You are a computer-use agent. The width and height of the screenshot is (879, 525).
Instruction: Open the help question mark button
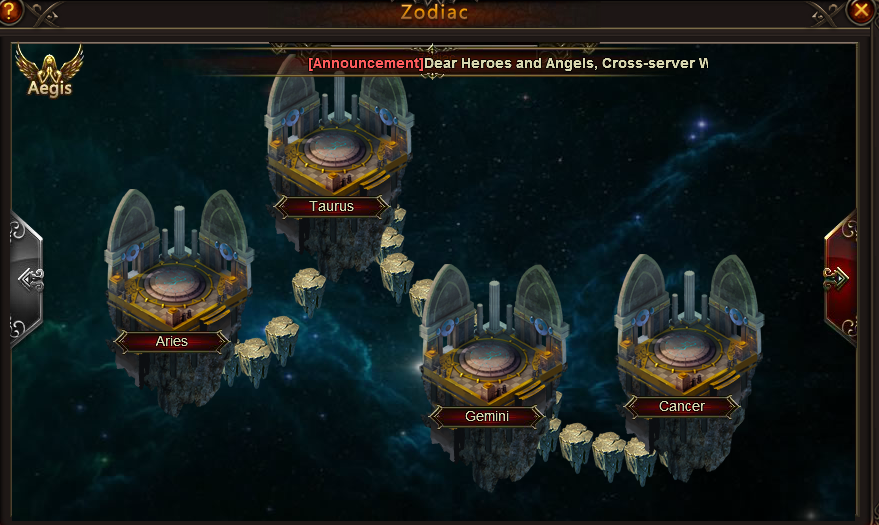coord(10,10)
